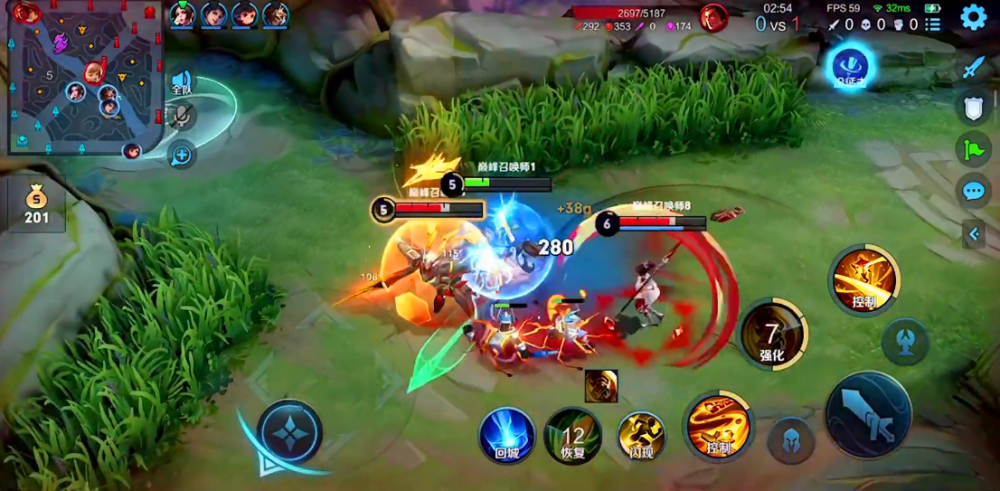Collapse the signal panel arrow

point(976,234)
